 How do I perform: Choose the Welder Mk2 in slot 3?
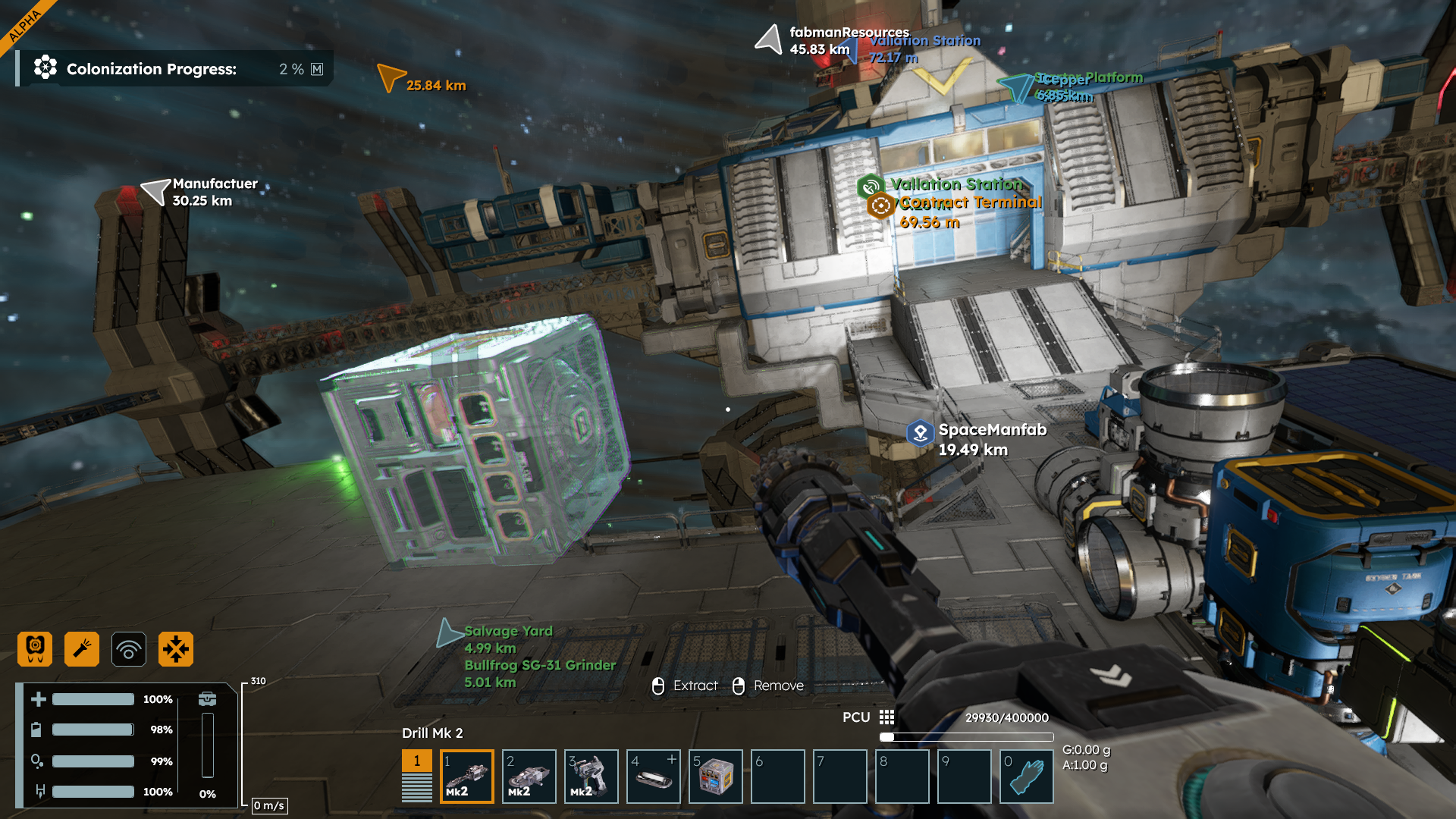(591, 777)
